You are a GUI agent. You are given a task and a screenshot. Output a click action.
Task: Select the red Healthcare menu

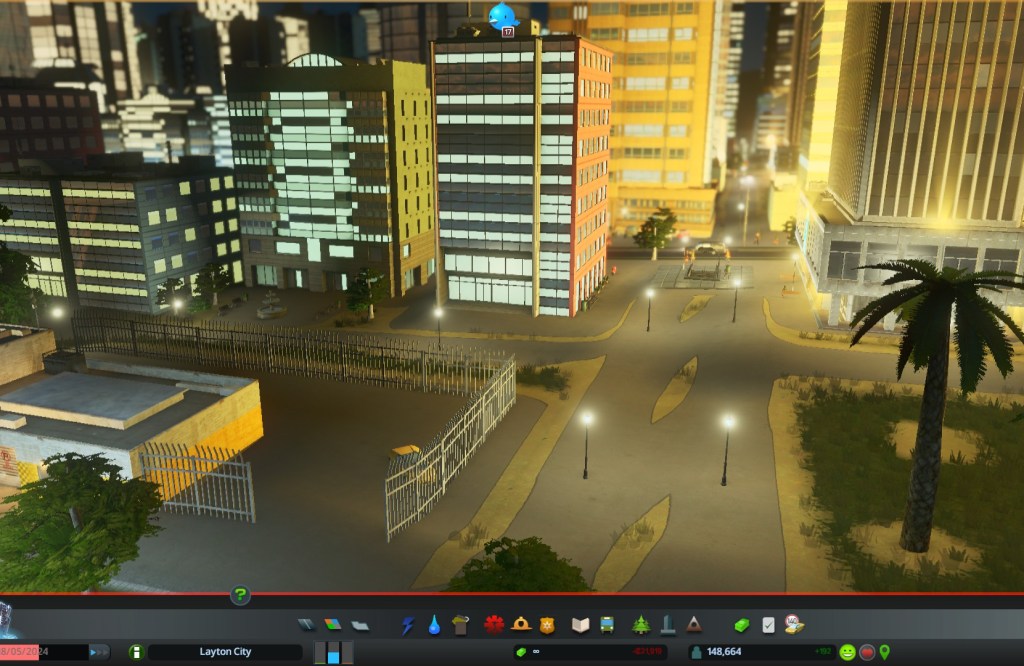coord(493,625)
